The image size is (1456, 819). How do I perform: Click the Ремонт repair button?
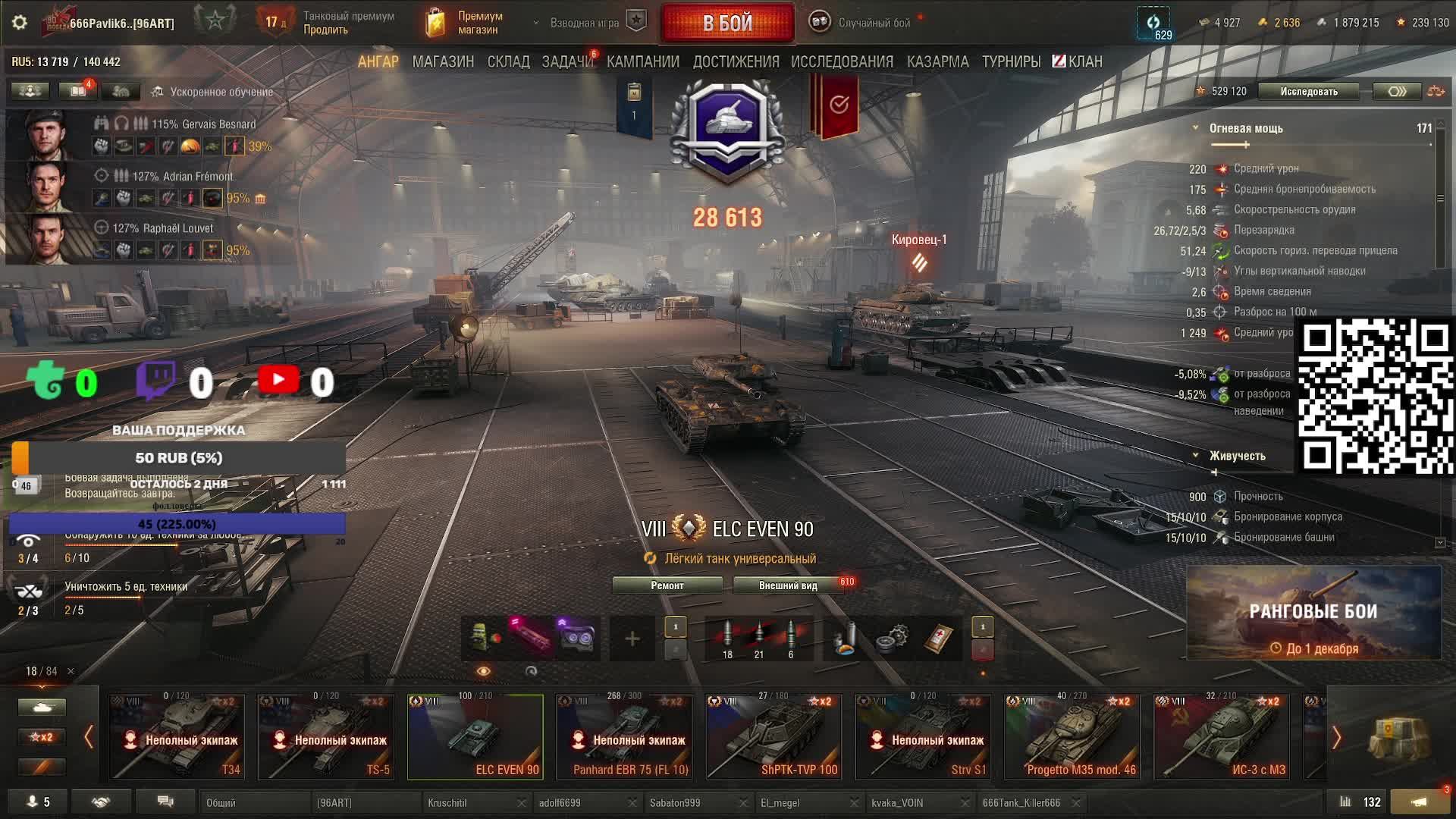click(x=667, y=585)
